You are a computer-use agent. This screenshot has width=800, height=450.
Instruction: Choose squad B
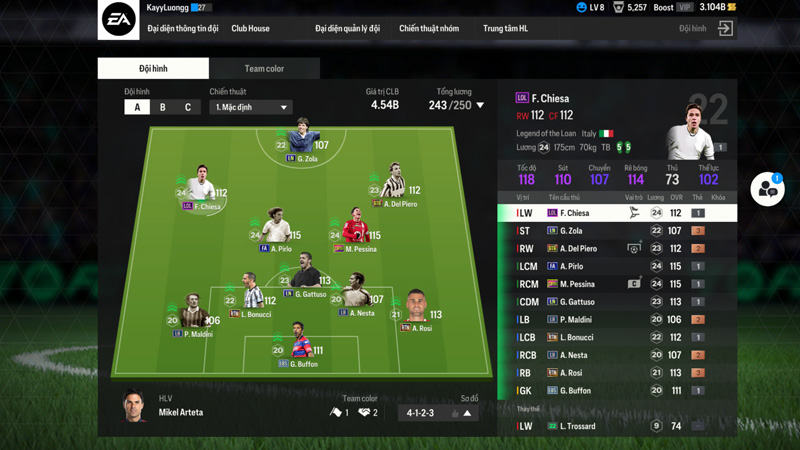click(x=163, y=107)
